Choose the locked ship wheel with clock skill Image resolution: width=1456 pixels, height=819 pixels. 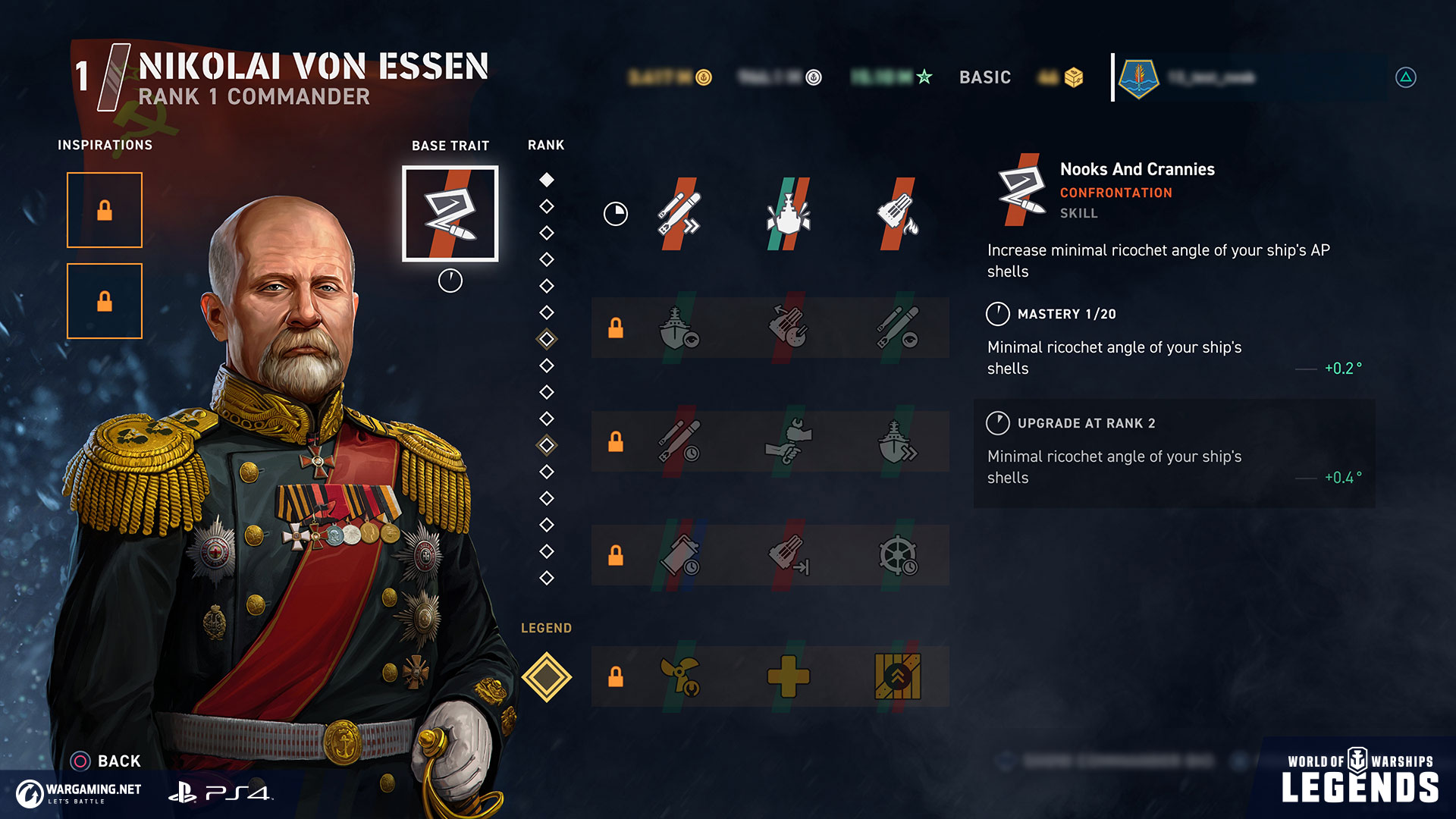coord(897,555)
